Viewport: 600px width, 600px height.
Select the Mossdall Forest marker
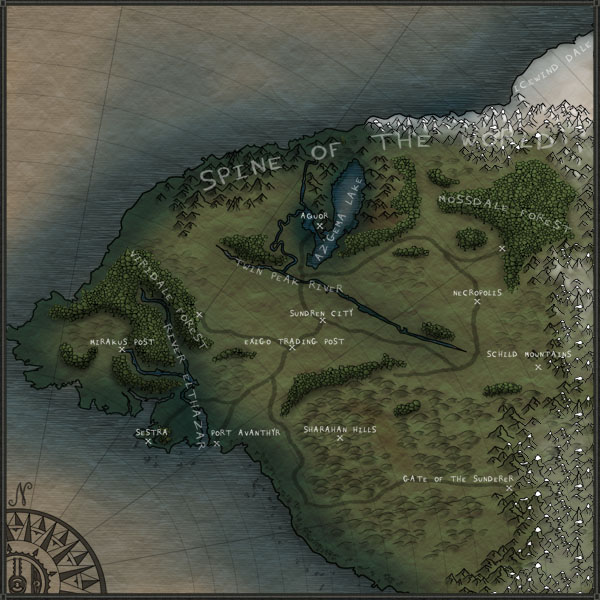502,247
